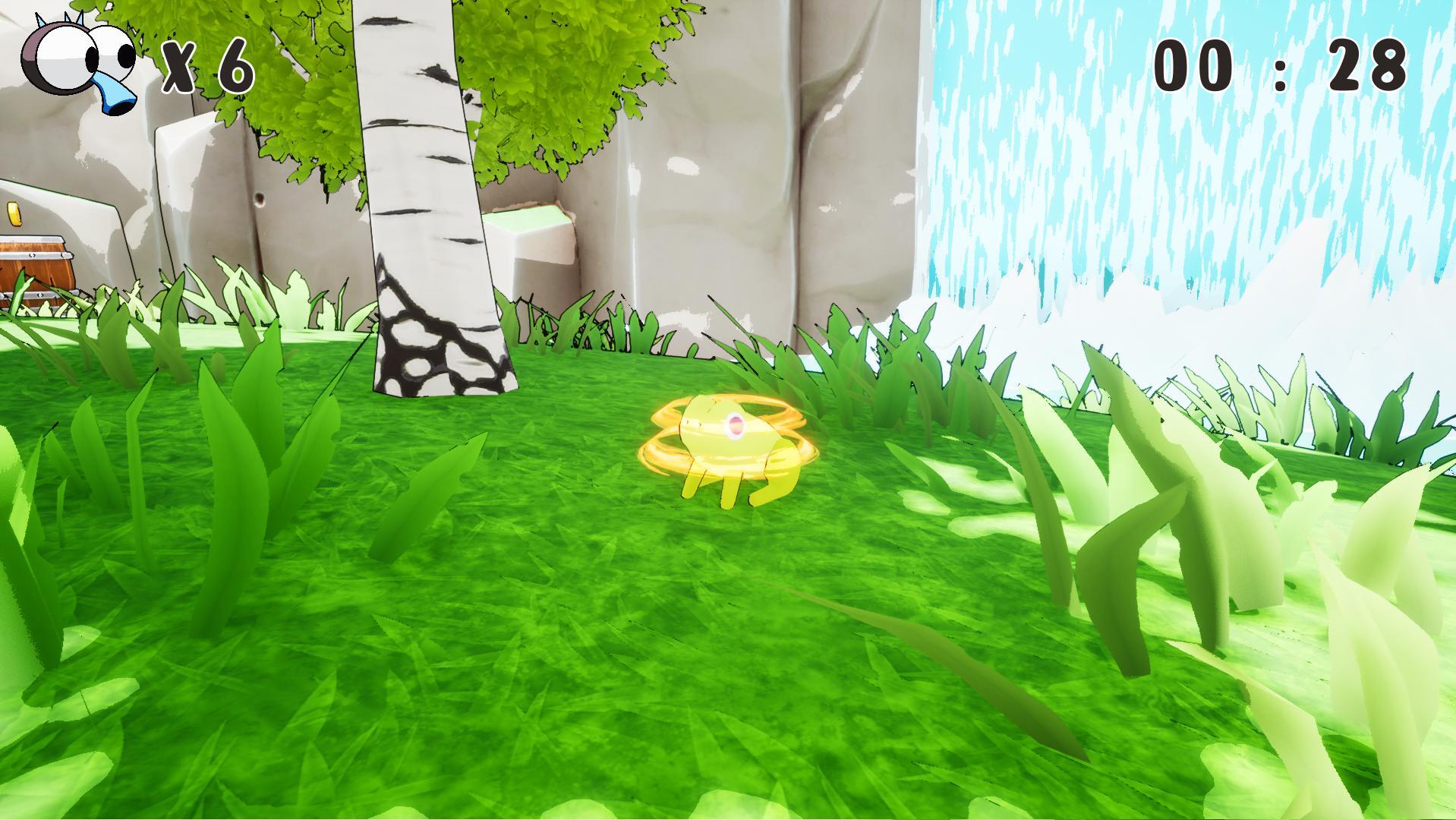Click the glowing yellow creature on the grass
Image resolution: width=1456 pixels, height=820 pixels.
pyautogui.click(x=725, y=433)
